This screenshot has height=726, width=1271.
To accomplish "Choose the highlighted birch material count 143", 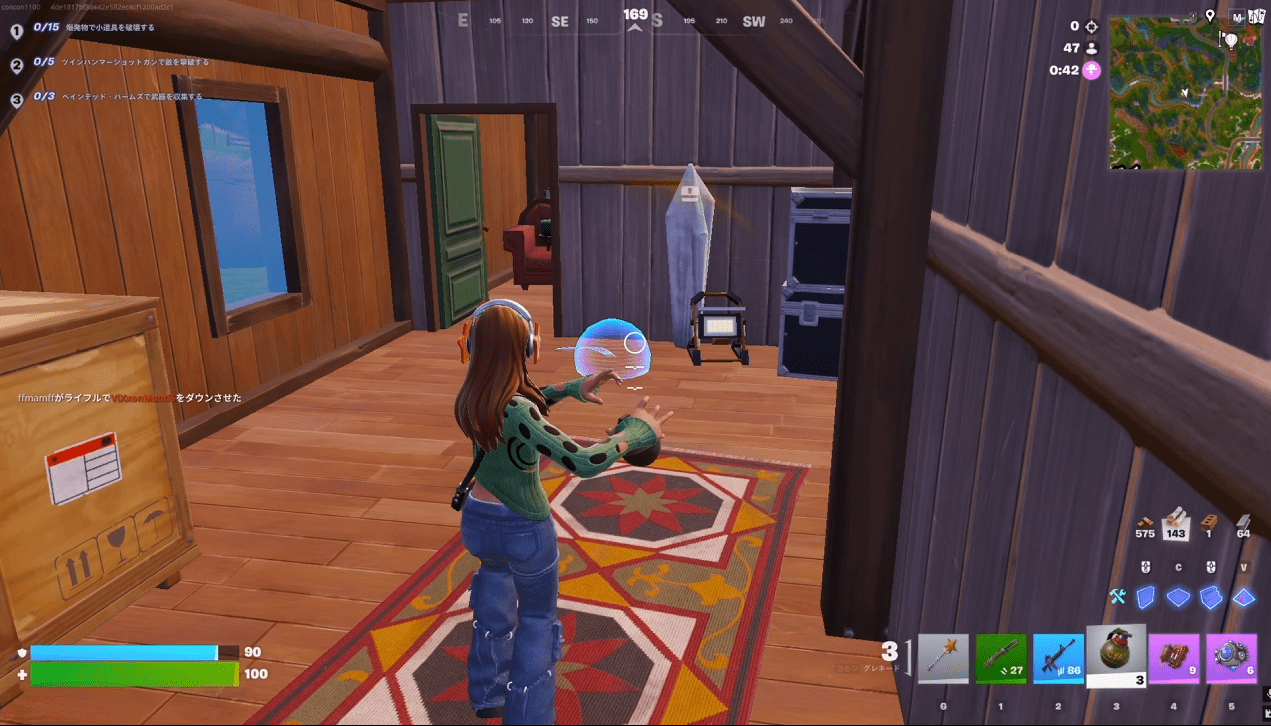I will click(1176, 522).
